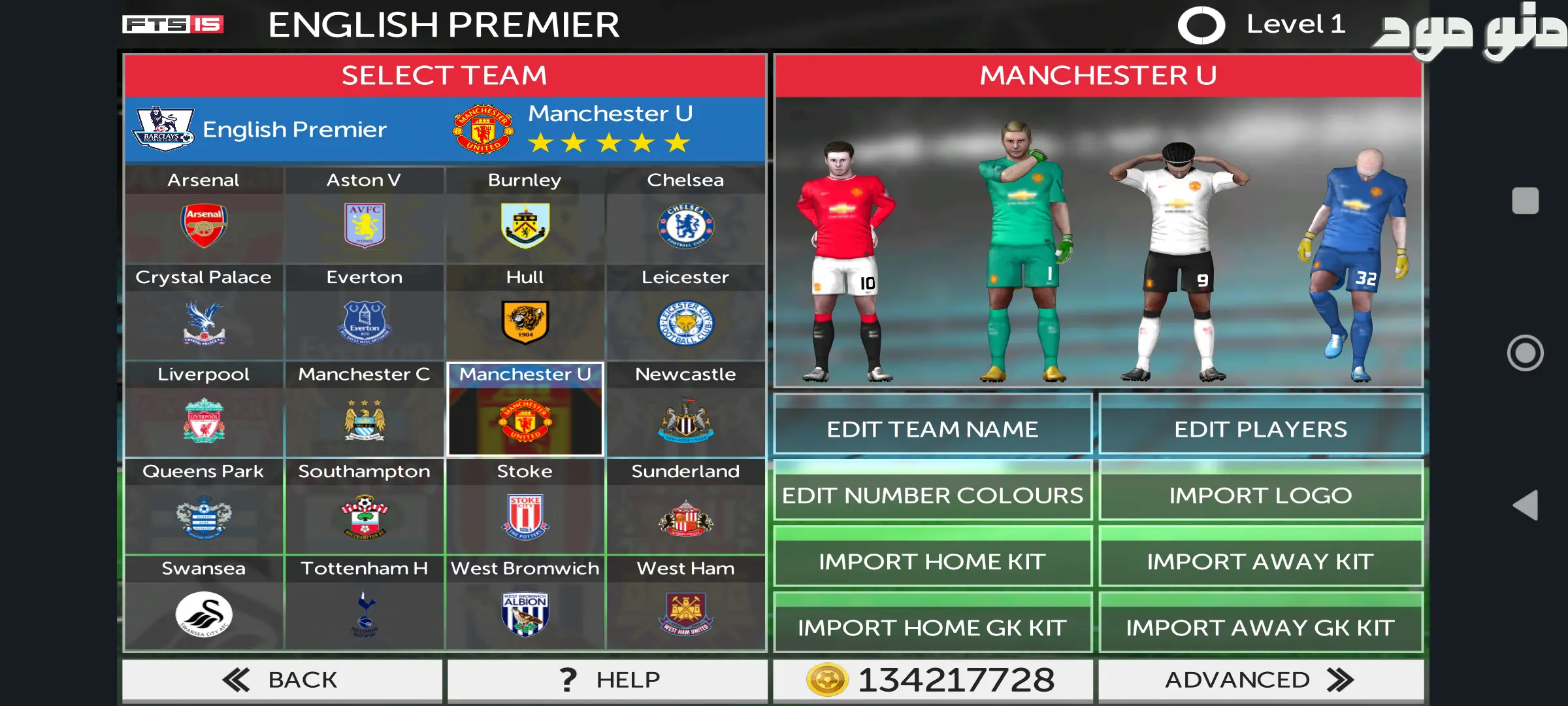This screenshot has width=1568, height=706.
Task: Select the West Ham team
Action: [x=685, y=604]
